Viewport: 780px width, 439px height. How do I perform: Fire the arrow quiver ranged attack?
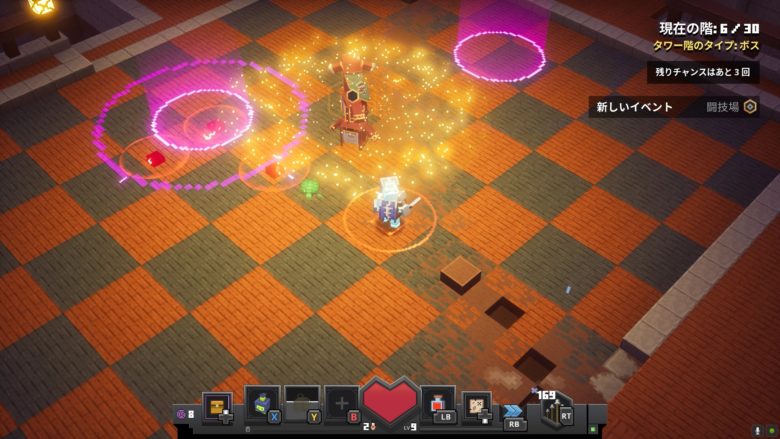[553, 408]
